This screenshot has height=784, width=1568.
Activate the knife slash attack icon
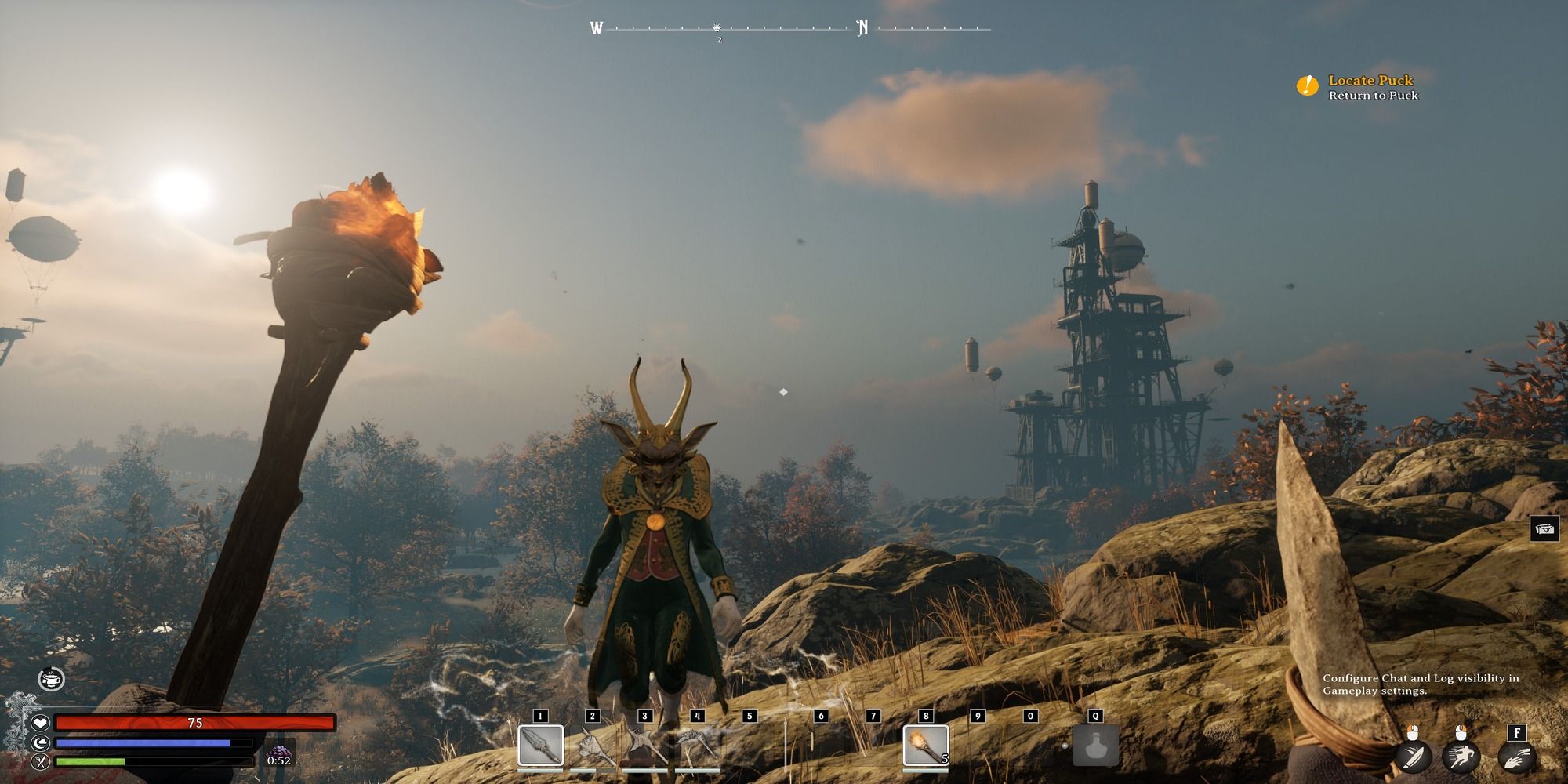(1414, 757)
